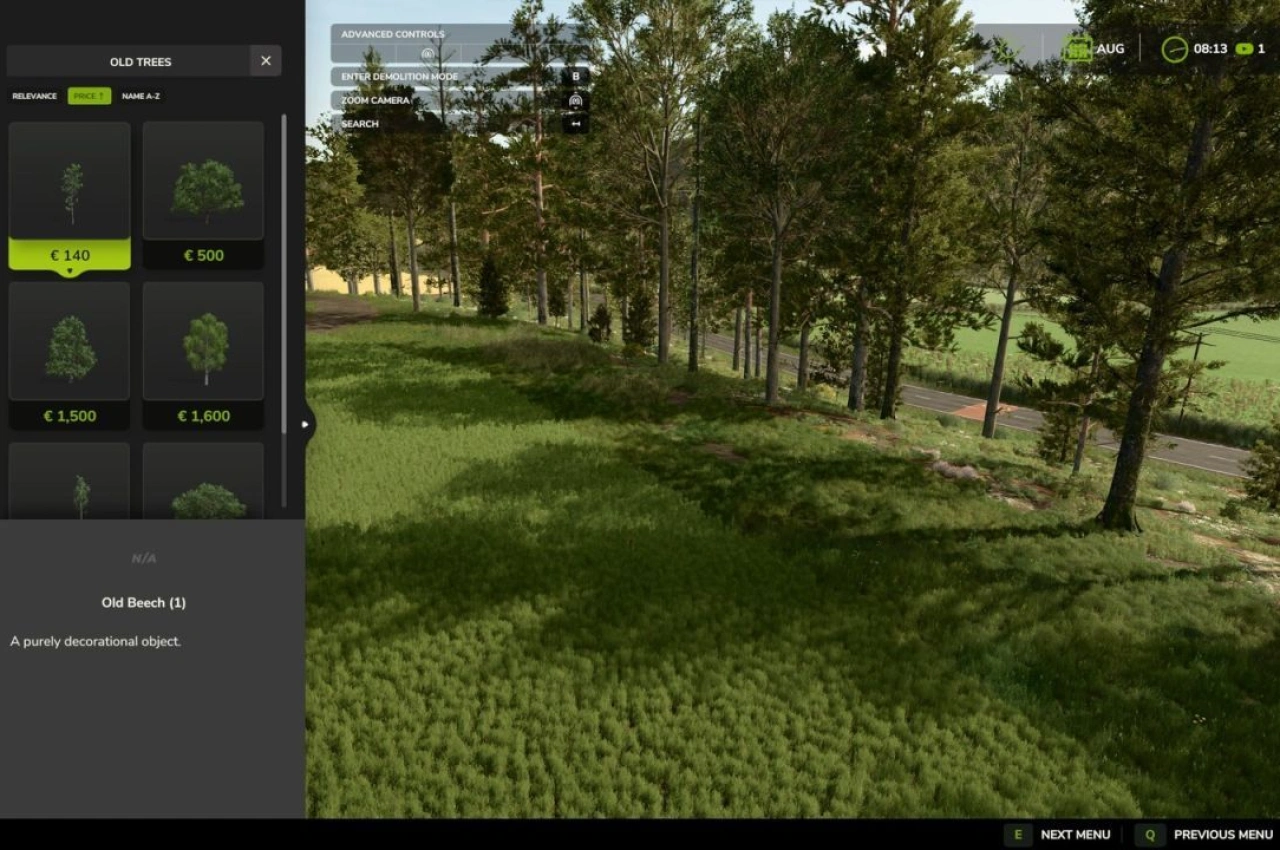Viewport: 1280px width, 850px height.
Task: Click the calendar icon next to AUG
Action: [1077, 48]
